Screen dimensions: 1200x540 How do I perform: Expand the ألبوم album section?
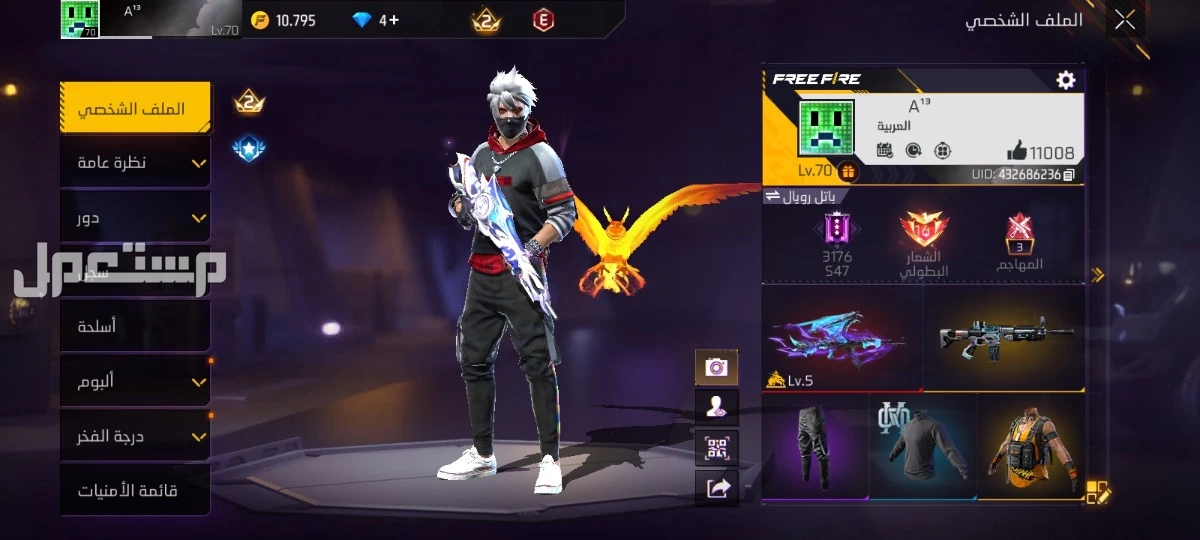click(135, 381)
